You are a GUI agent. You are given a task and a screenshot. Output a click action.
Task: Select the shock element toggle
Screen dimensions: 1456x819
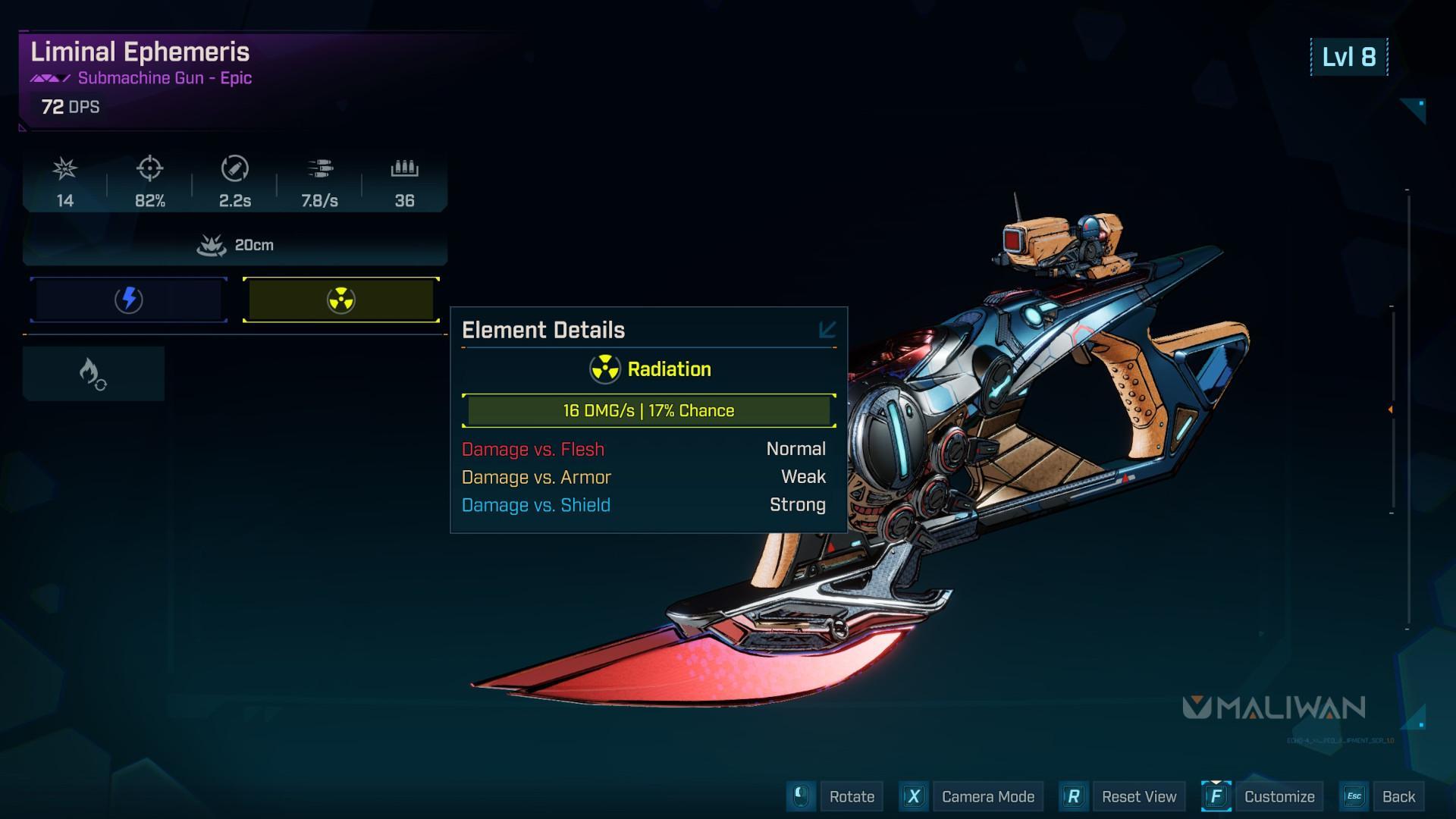(x=129, y=300)
